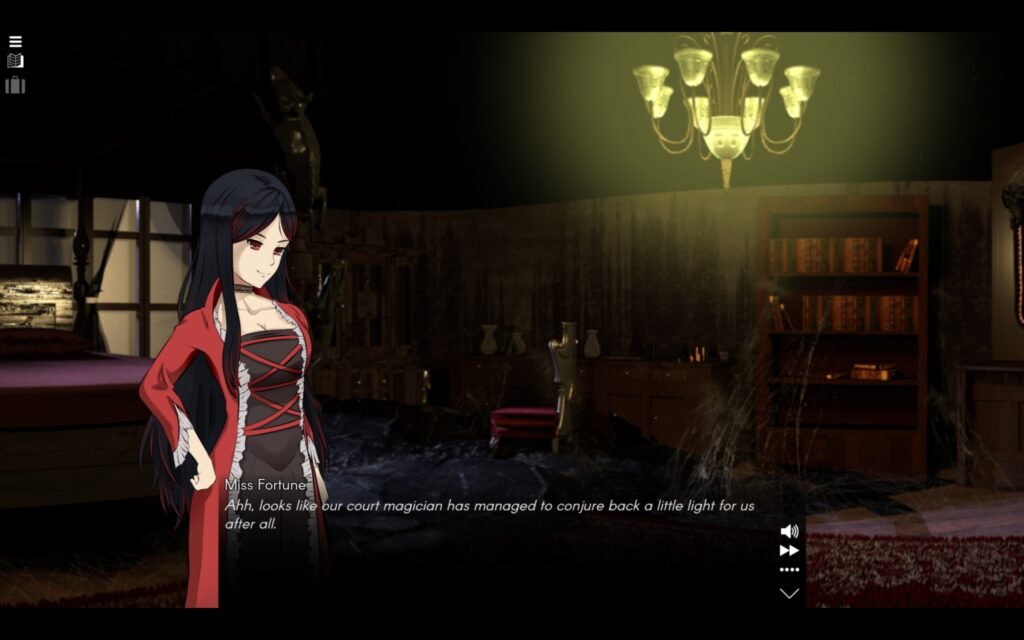Click the down-arrow chevron in dialogue box

pyautogui.click(x=789, y=593)
